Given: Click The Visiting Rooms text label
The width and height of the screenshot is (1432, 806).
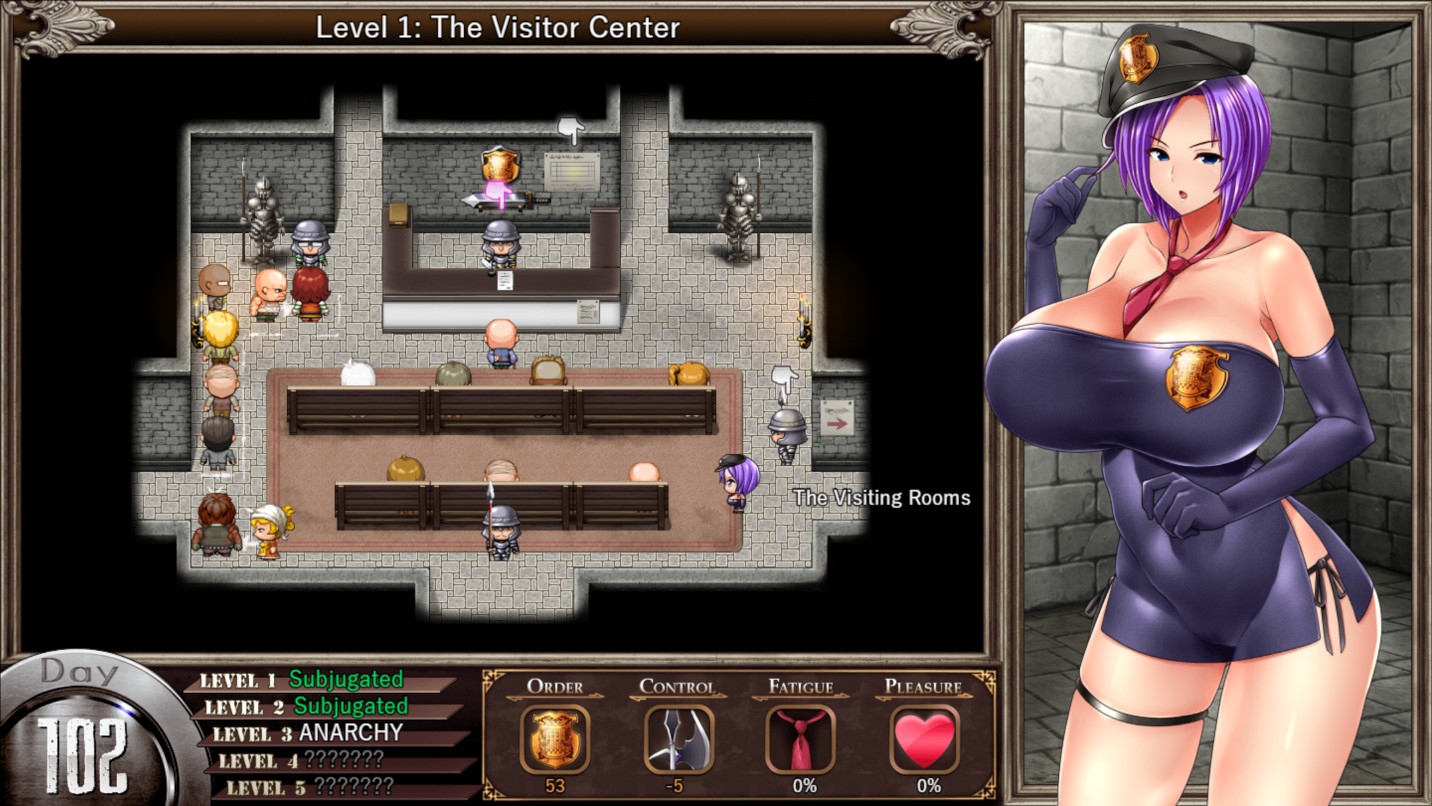Looking at the screenshot, I should coord(881,497).
